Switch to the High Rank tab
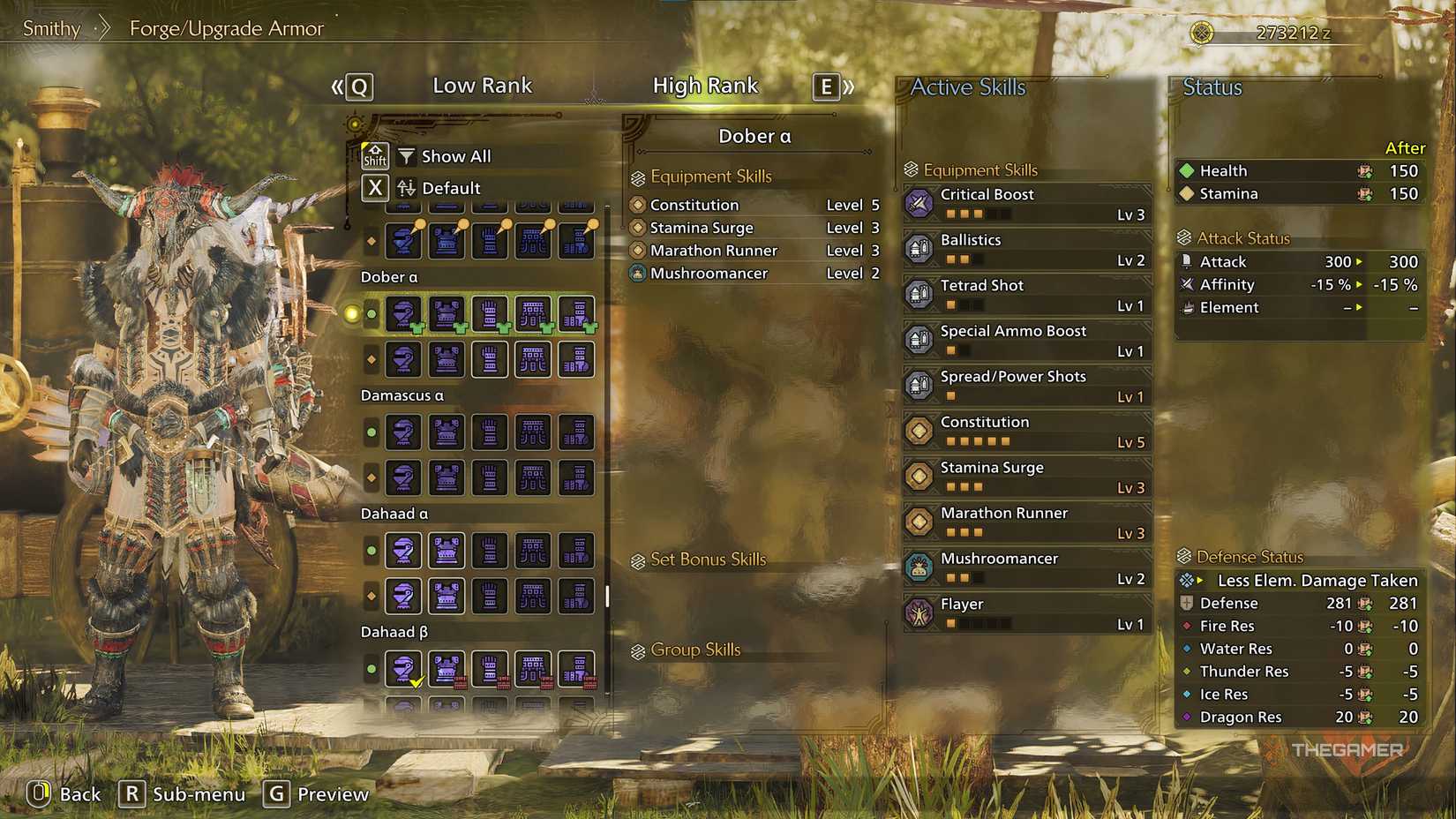Viewport: 1456px width, 819px height. pyautogui.click(x=705, y=85)
